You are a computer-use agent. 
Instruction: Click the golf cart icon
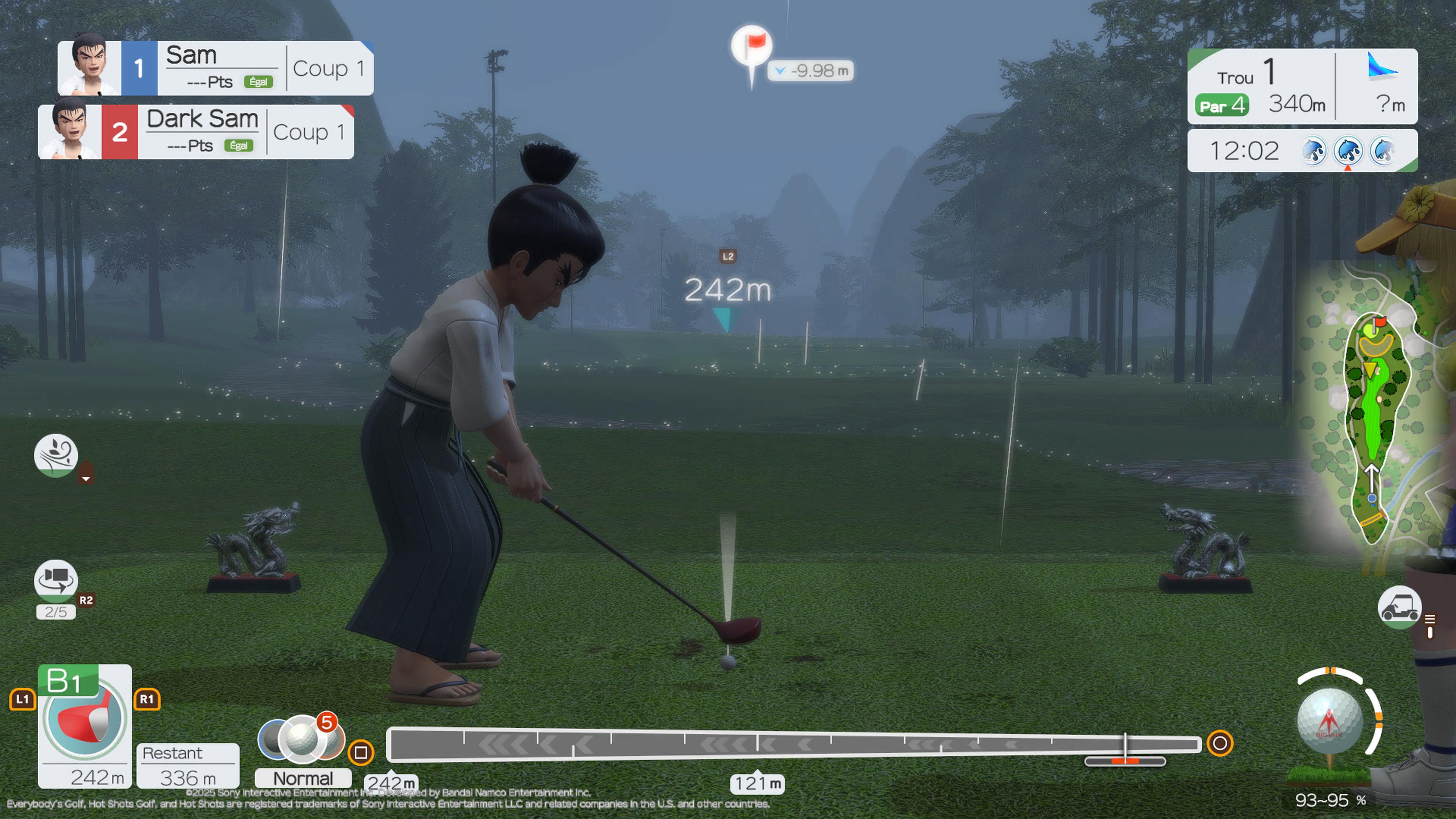click(x=1398, y=607)
